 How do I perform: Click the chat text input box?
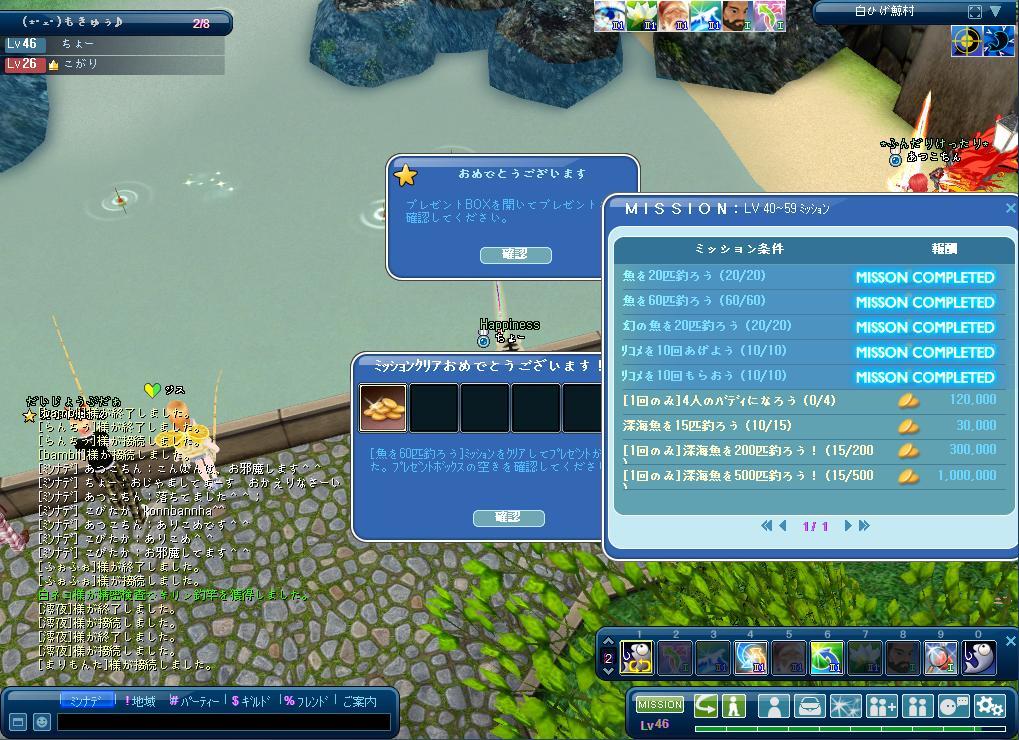click(223, 721)
